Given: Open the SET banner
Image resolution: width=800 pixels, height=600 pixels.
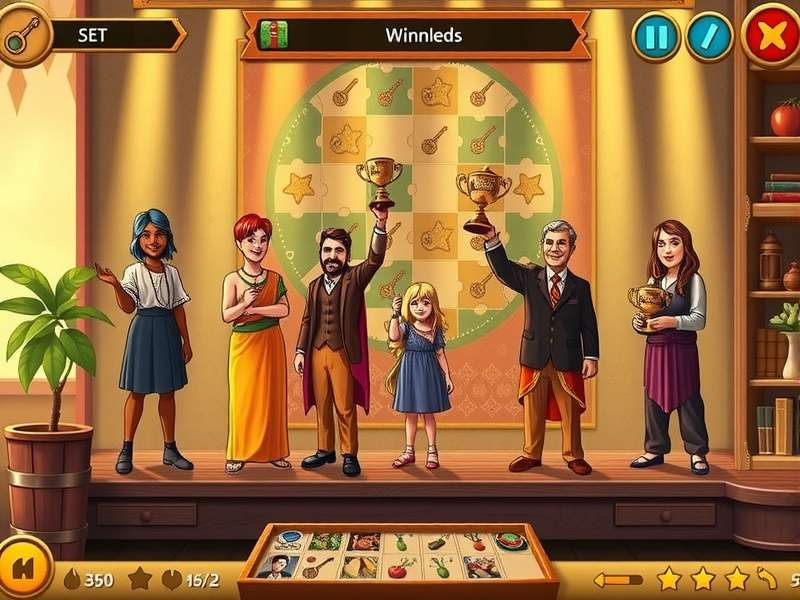Looking at the screenshot, I should point(110,35).
